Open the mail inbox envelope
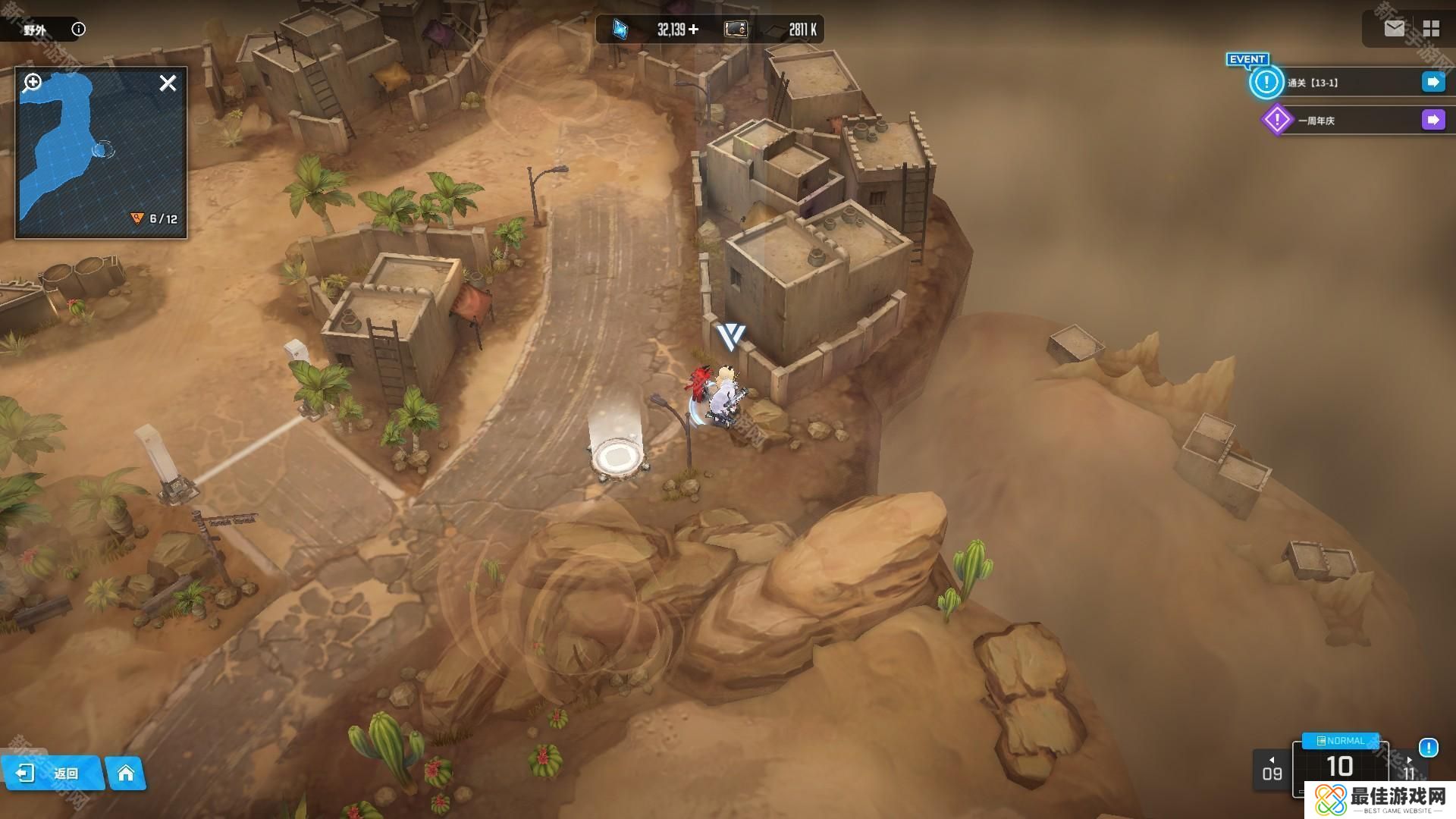 click(1394, 29)
